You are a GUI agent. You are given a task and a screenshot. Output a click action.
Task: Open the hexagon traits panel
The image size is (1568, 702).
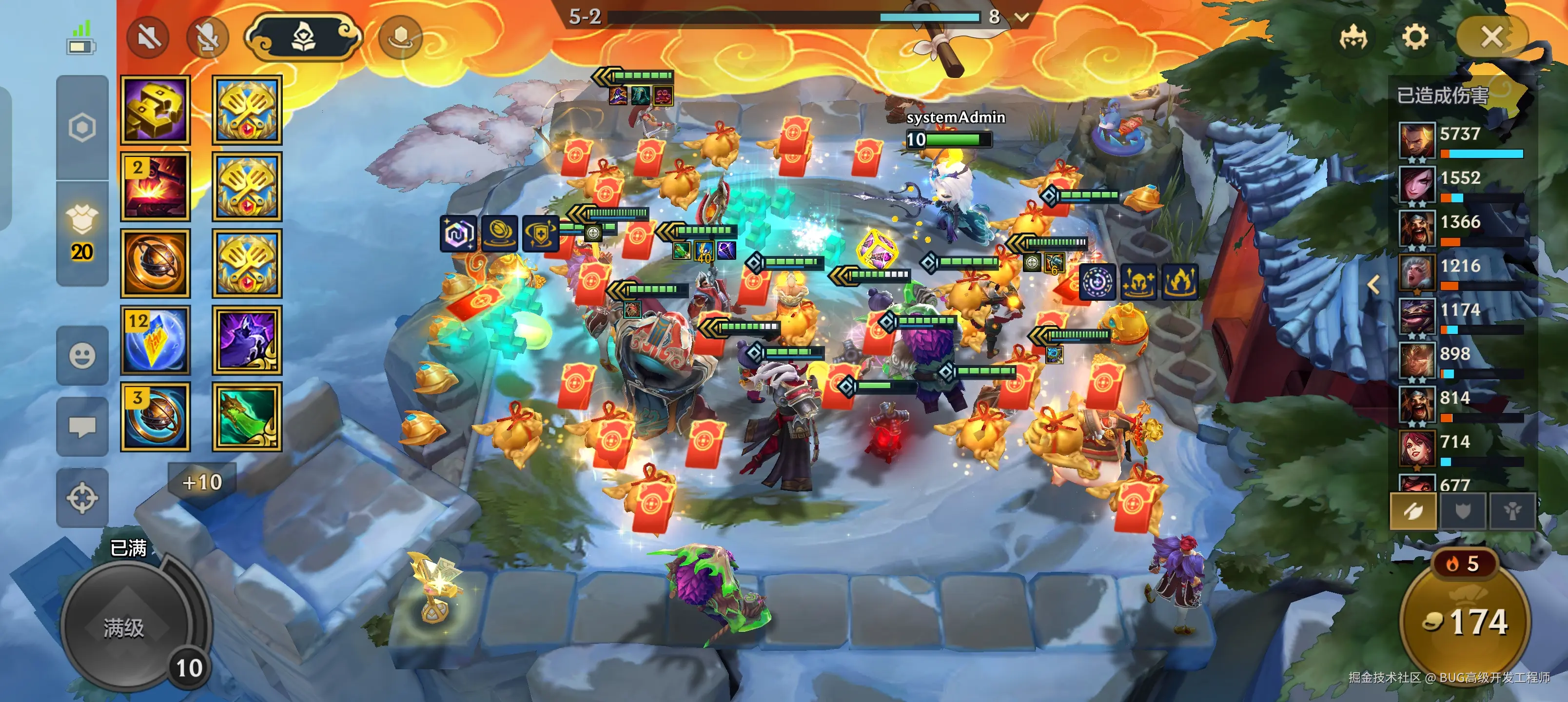(x=82, y=128)
